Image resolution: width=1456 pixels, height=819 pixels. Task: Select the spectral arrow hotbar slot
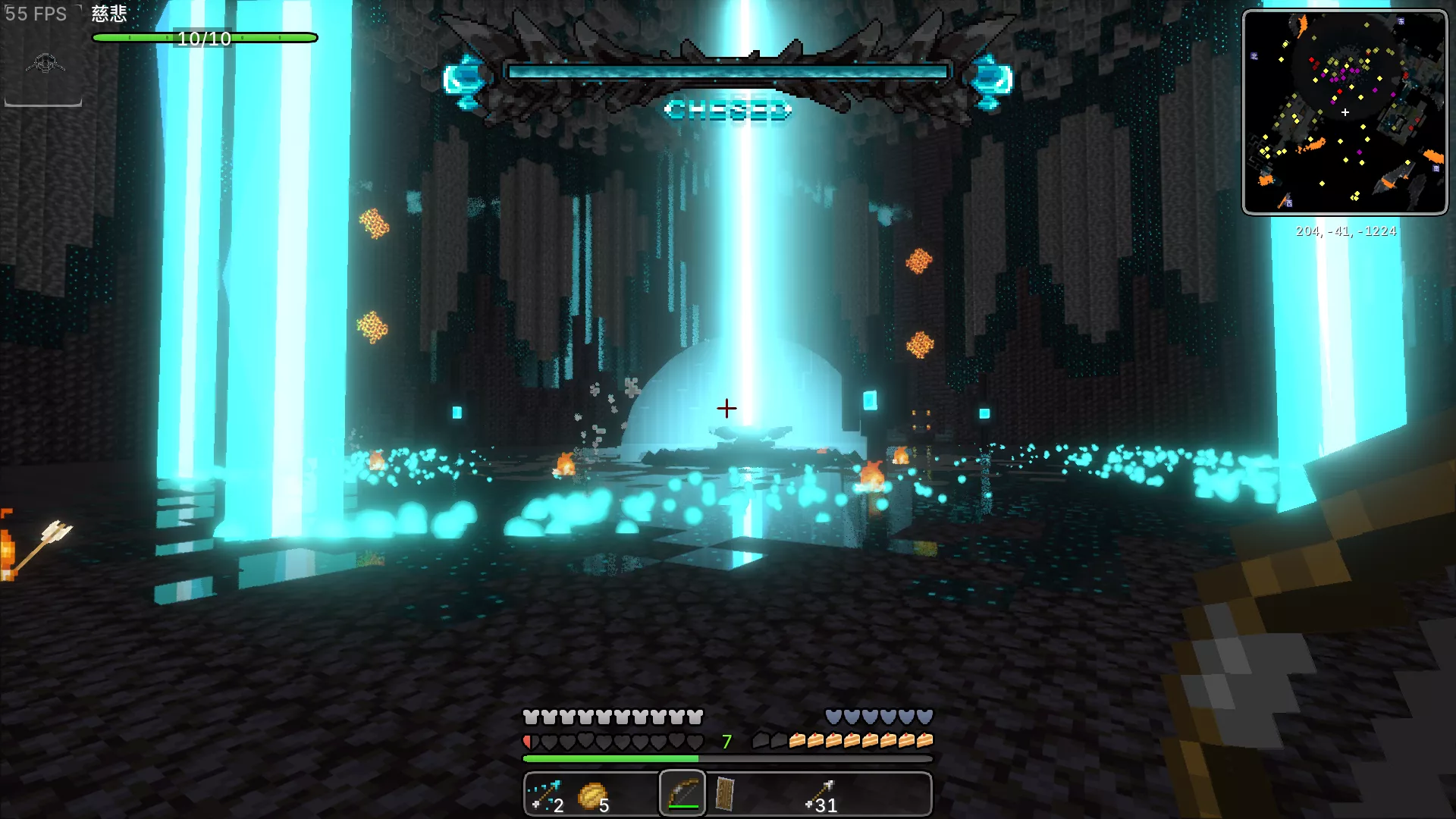(x=546, y=795)
